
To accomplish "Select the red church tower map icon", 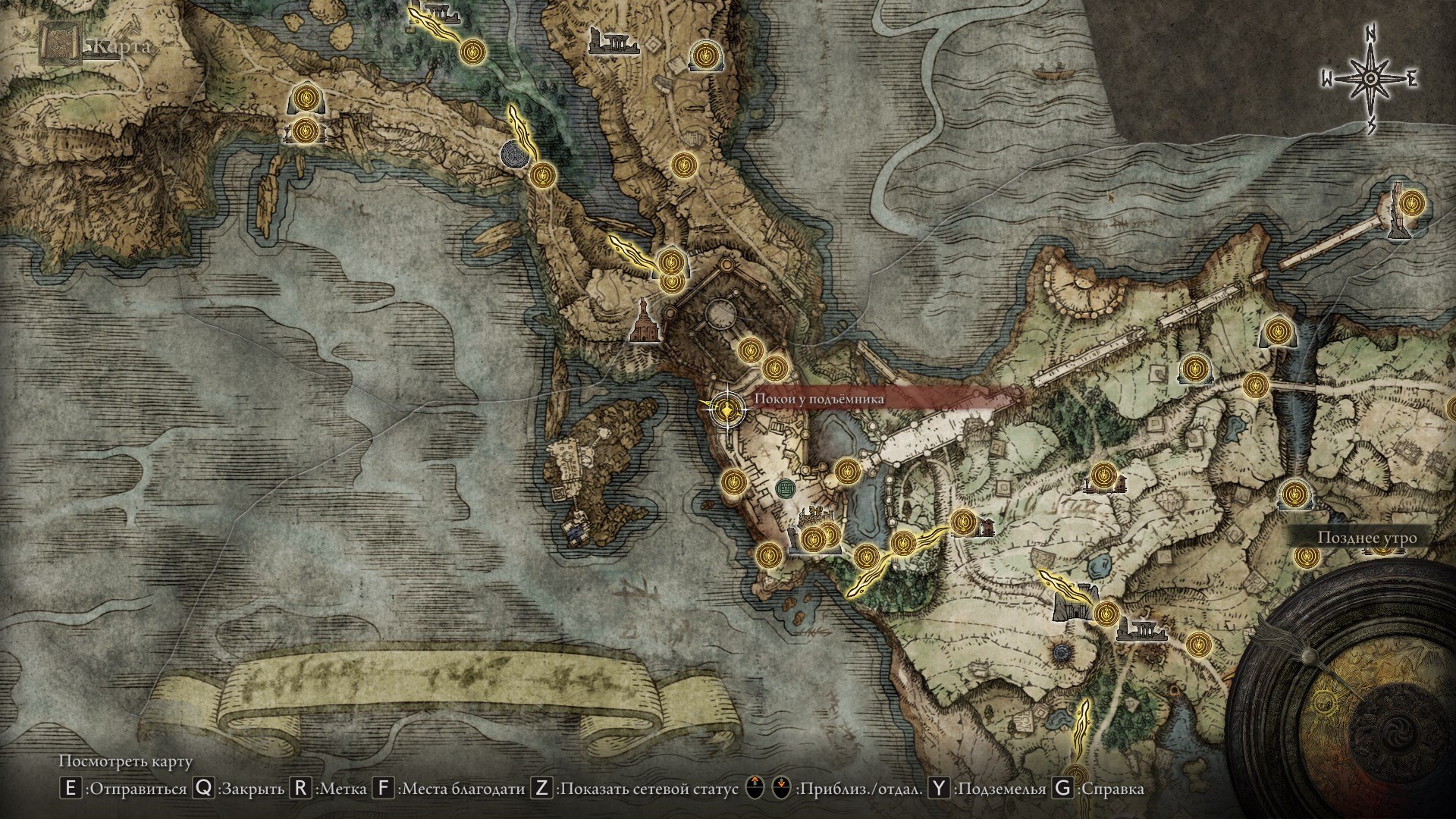I will (644, 322).
